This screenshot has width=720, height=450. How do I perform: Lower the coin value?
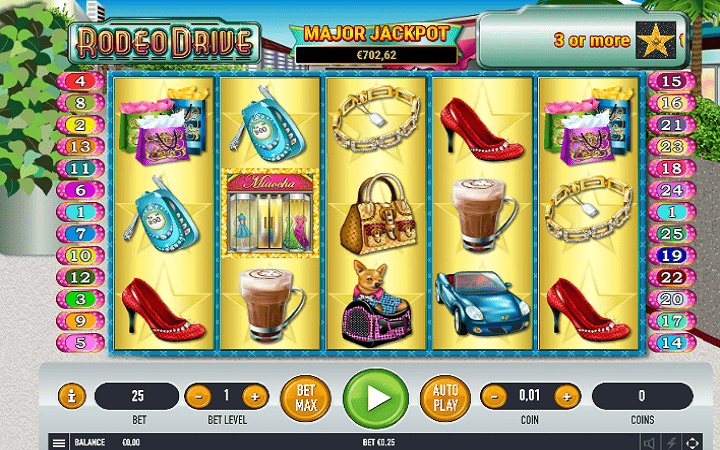(494, 396)
